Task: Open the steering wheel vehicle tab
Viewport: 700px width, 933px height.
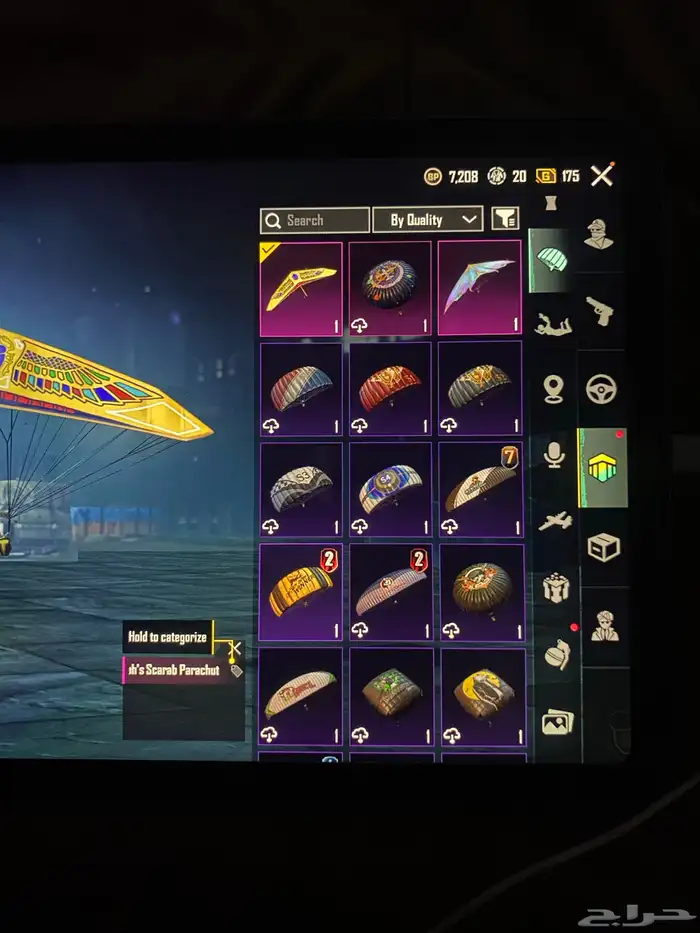Action: 601,389
